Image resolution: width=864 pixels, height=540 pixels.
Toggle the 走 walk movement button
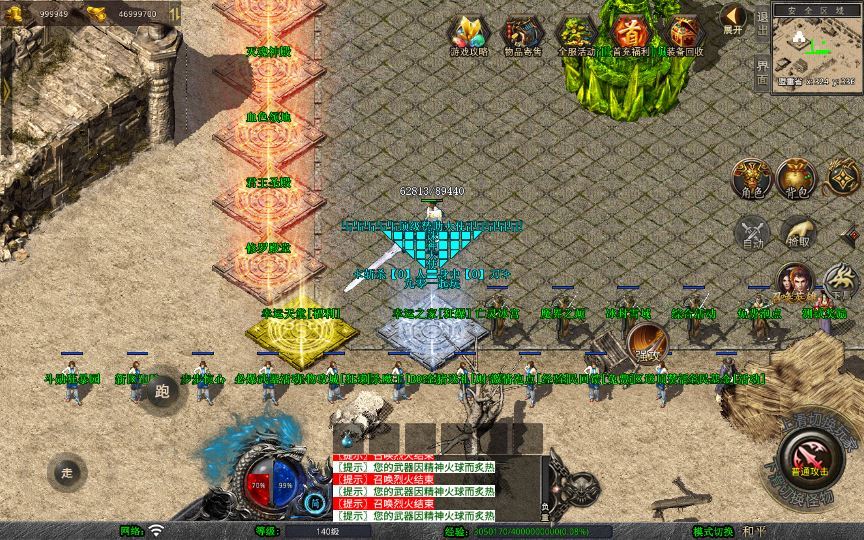click(68, 470)
